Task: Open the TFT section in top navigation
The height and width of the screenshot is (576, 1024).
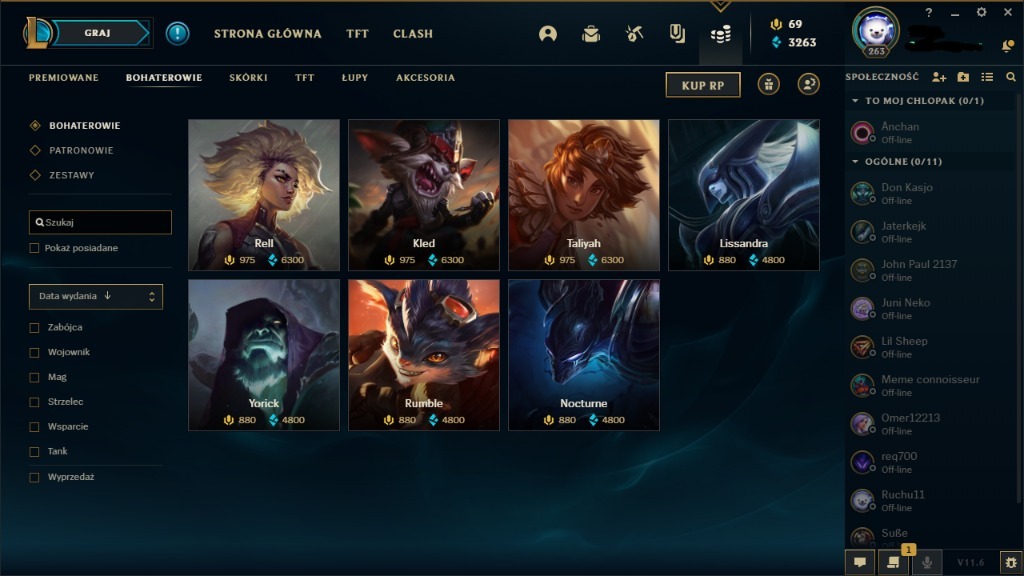Action: click(x=357, y=34)
